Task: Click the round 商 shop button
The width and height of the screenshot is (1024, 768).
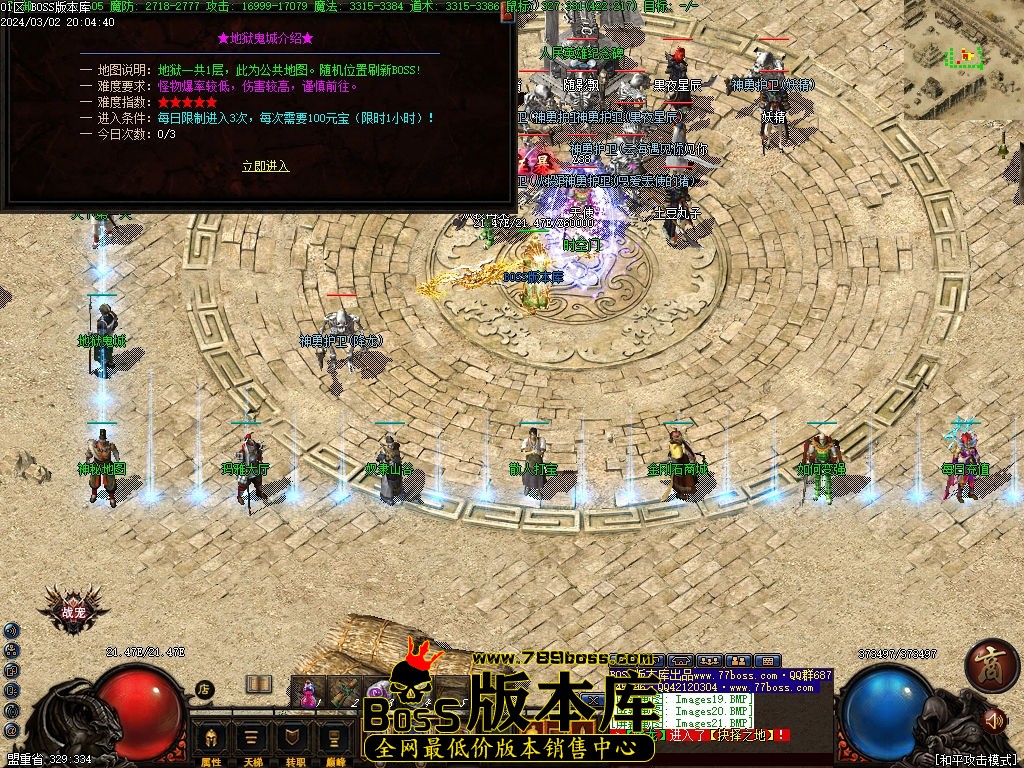Action: point(990,666)
